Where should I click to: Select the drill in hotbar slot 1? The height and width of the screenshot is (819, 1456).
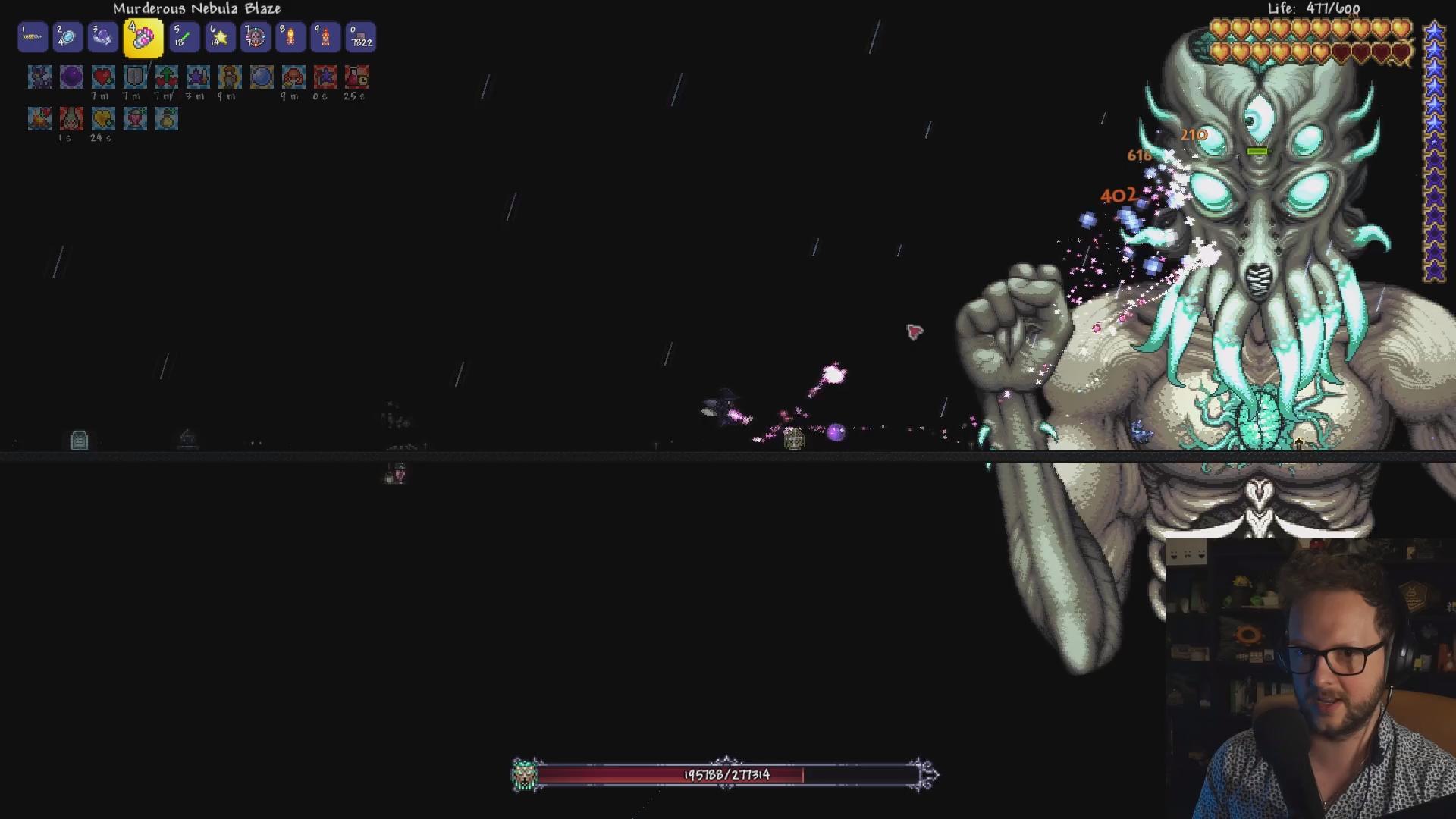33,37
